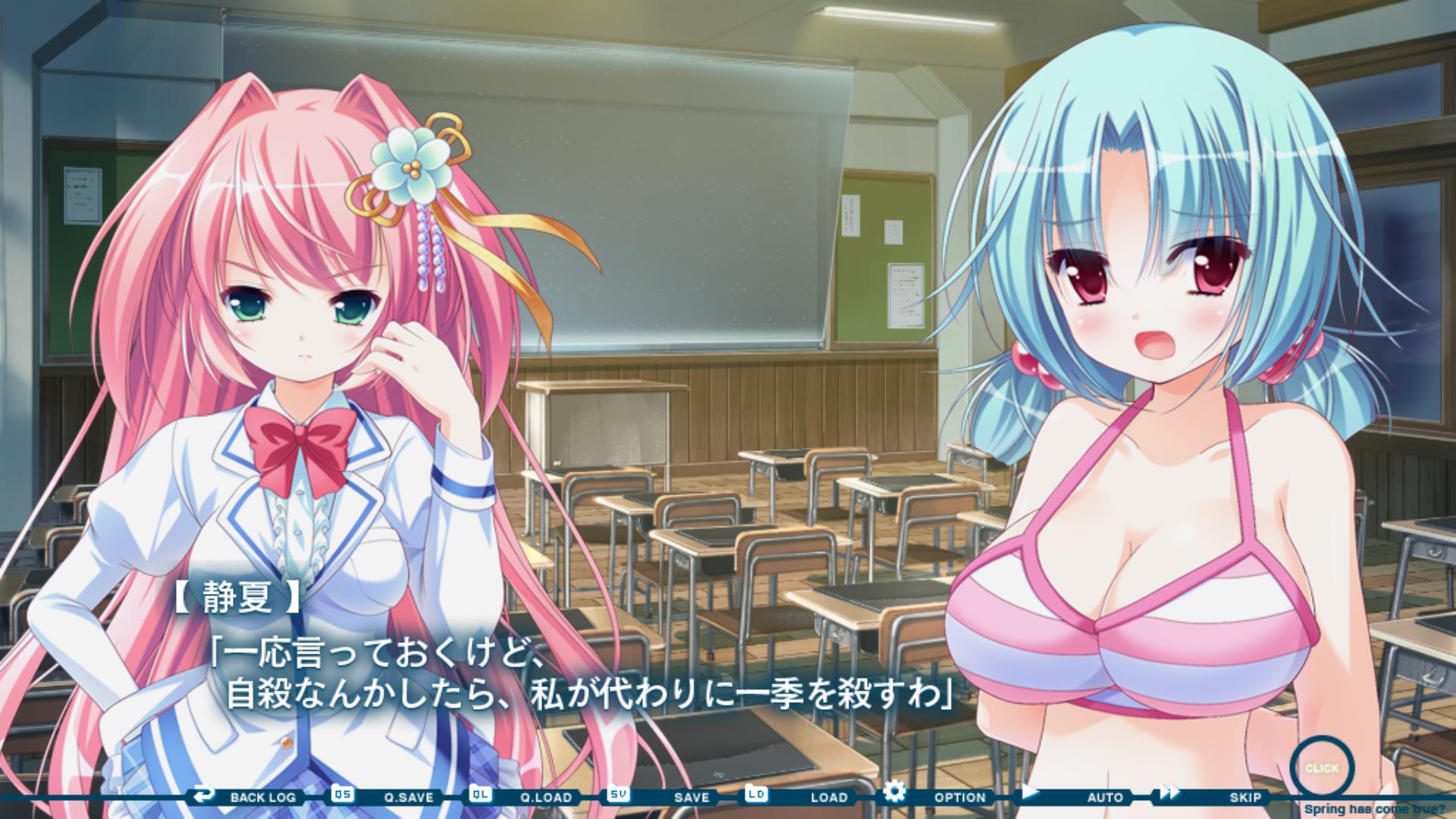Click the circular CLICK advance indicator
The height and width of the screenshot is (819, 1456).
click(1322, 768)
